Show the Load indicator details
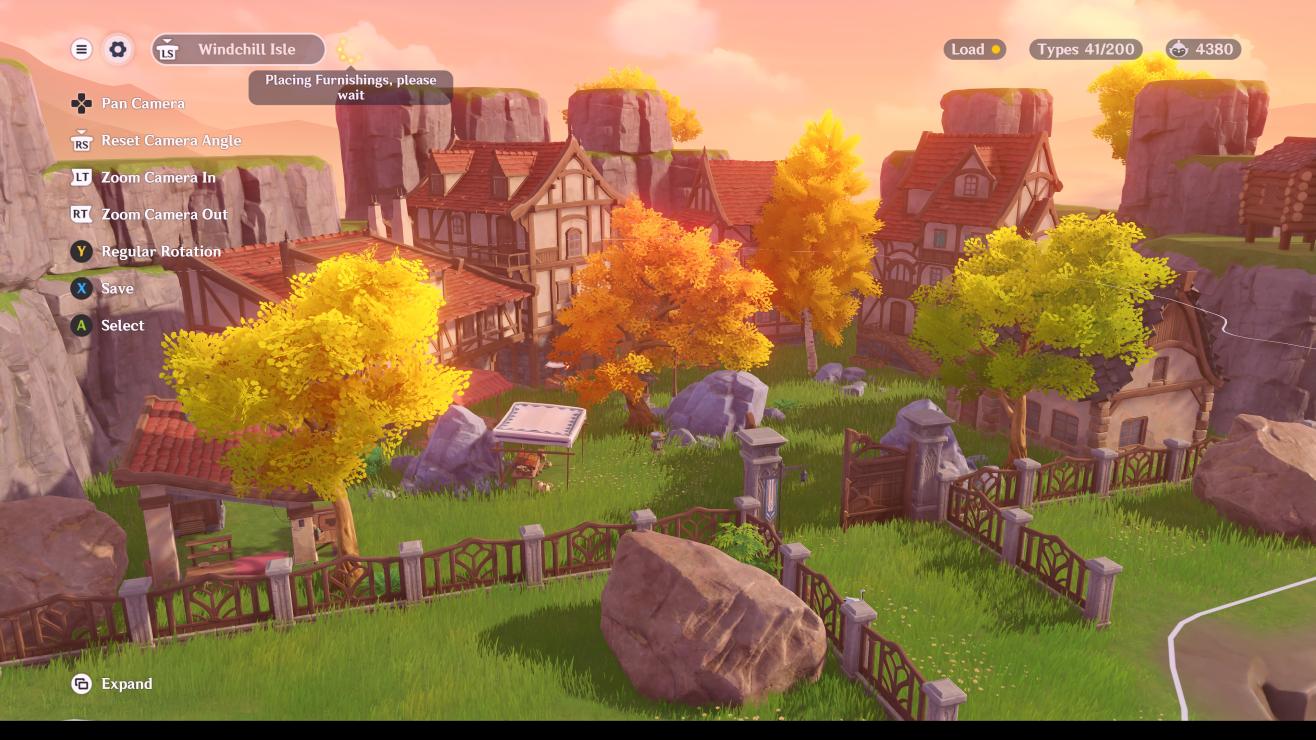 [x=975, y=49]
